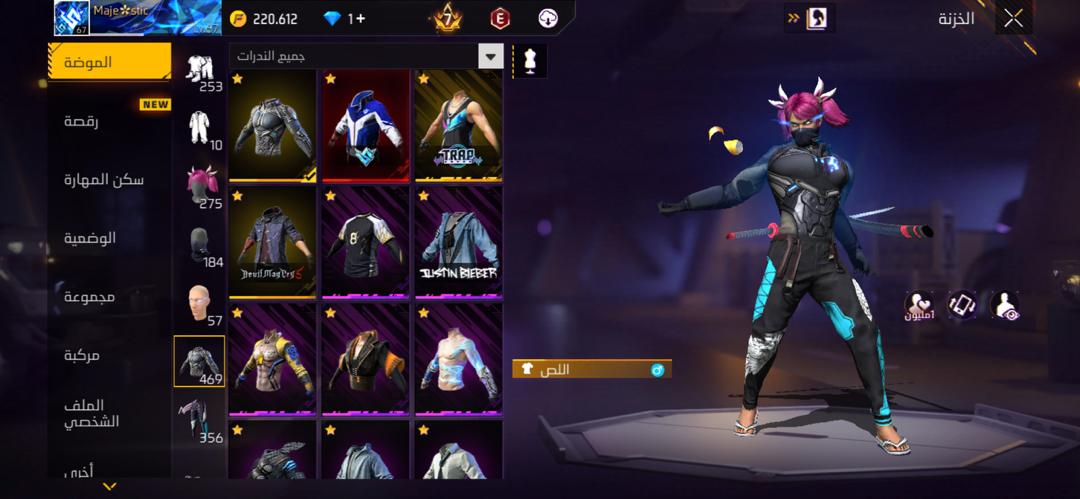This screenshot has height=499, width=1080.
Task: Close the vault screen with the X
Action: (1014, 18)
